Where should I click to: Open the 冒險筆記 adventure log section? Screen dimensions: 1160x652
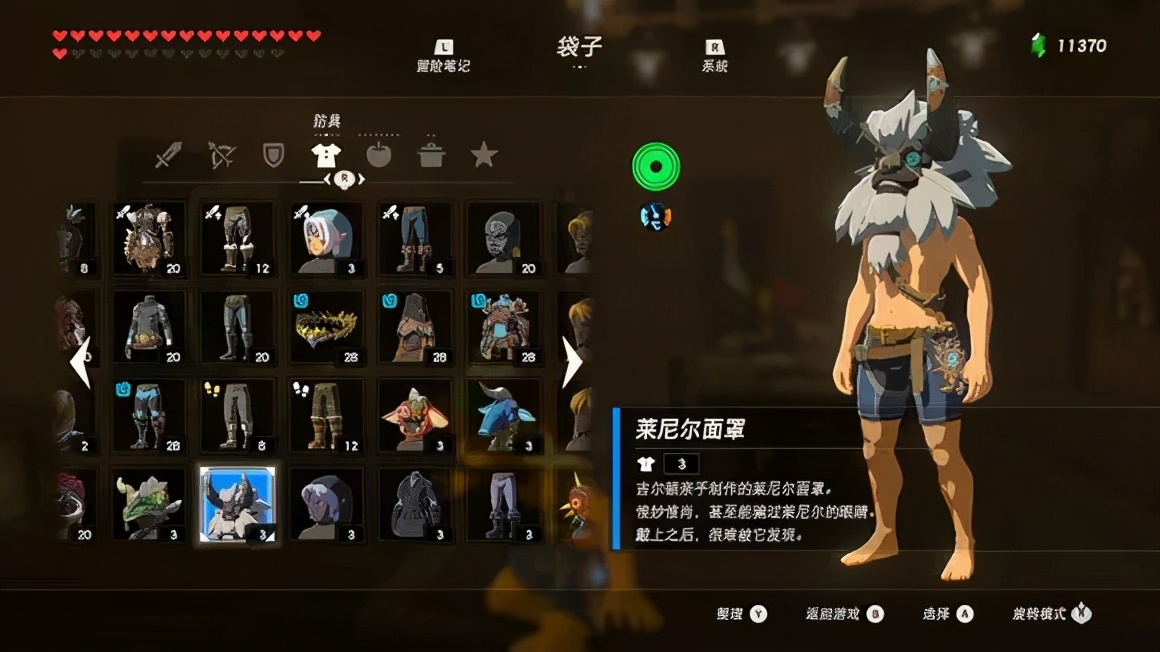coord(443,56)
